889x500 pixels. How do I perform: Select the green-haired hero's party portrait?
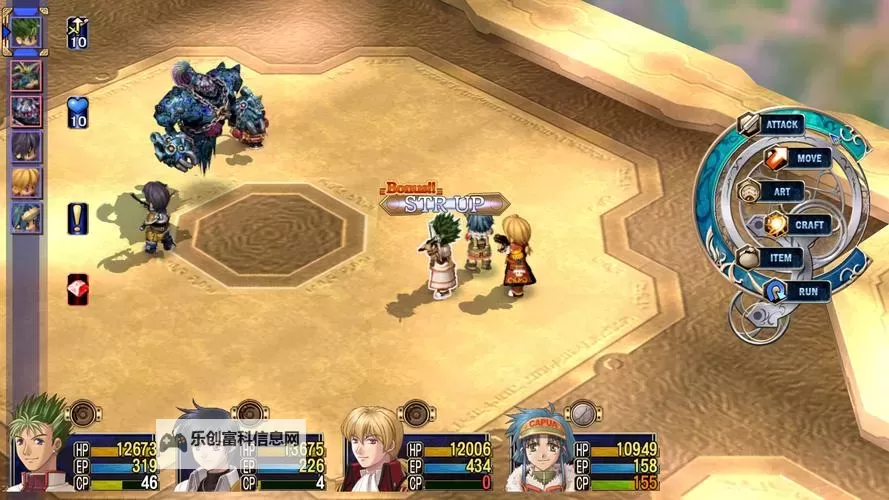click(x=40, y=448)
